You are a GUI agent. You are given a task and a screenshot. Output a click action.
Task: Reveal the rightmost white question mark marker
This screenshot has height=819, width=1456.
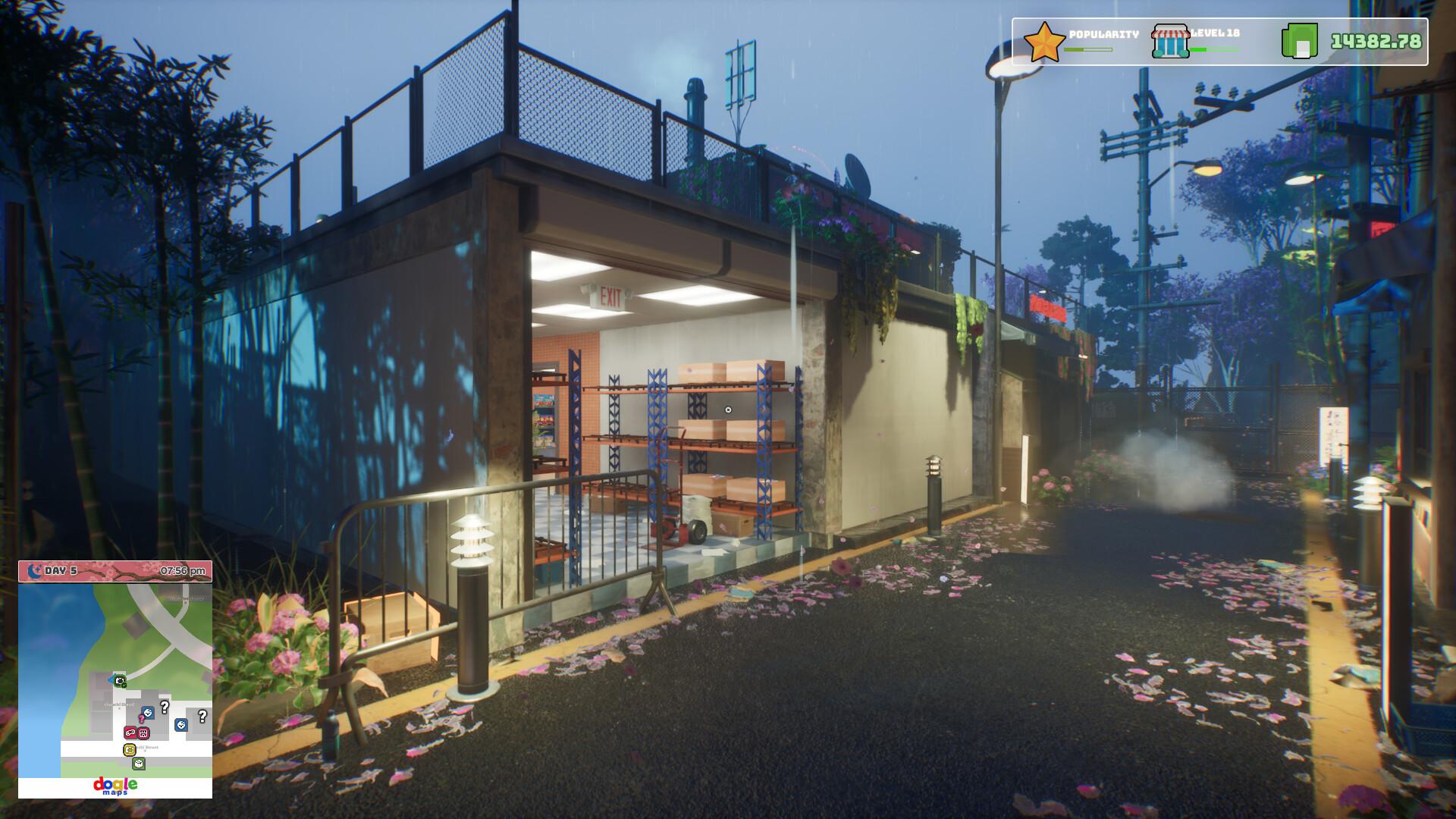pos(202,716)
